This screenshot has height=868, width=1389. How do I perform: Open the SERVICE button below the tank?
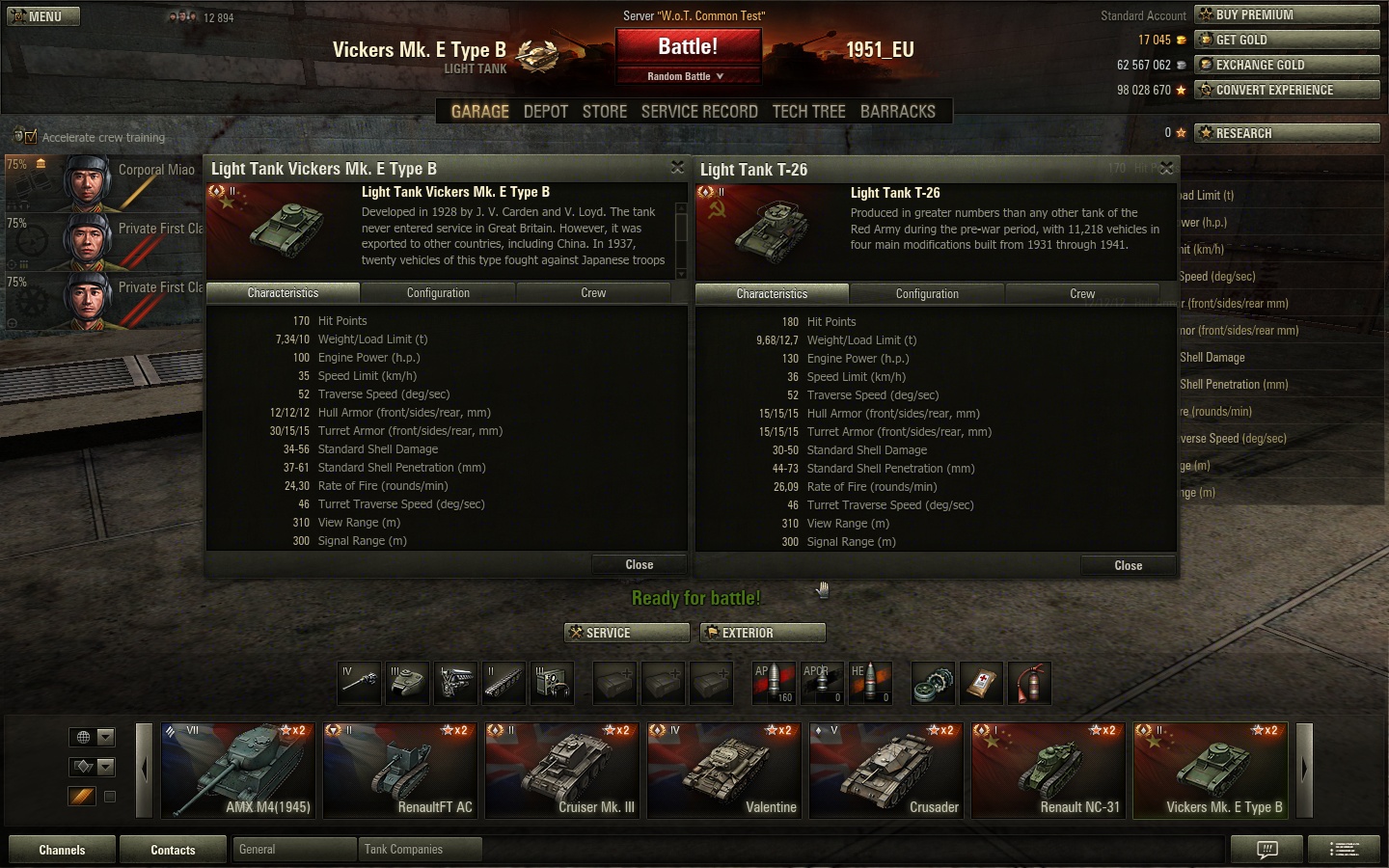tap(627, 633)
